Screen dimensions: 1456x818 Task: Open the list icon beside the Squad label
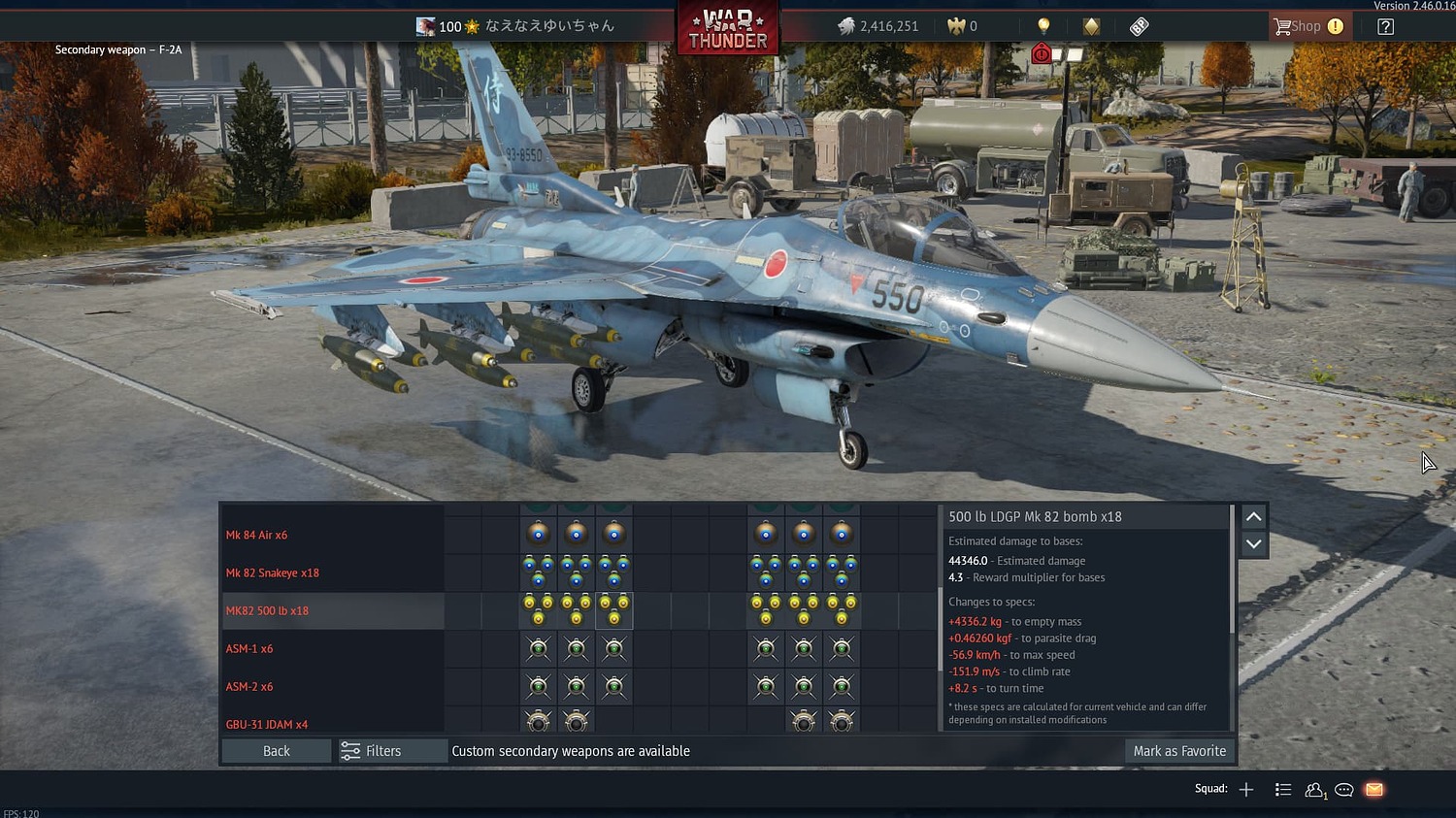tap(1282, 789)
